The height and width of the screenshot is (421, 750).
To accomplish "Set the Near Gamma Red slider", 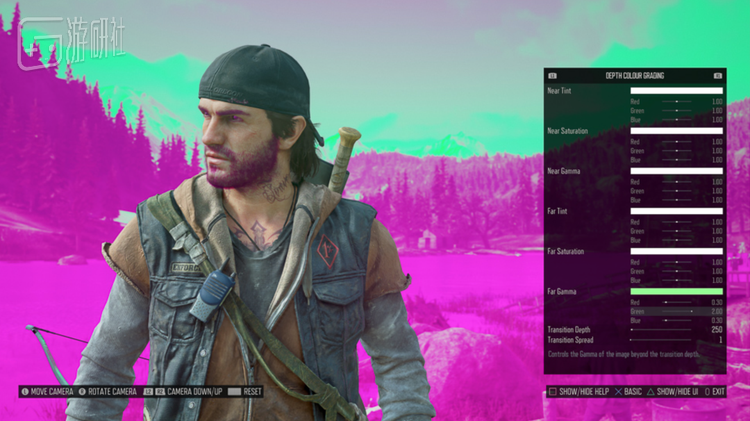I will point(676,181).
